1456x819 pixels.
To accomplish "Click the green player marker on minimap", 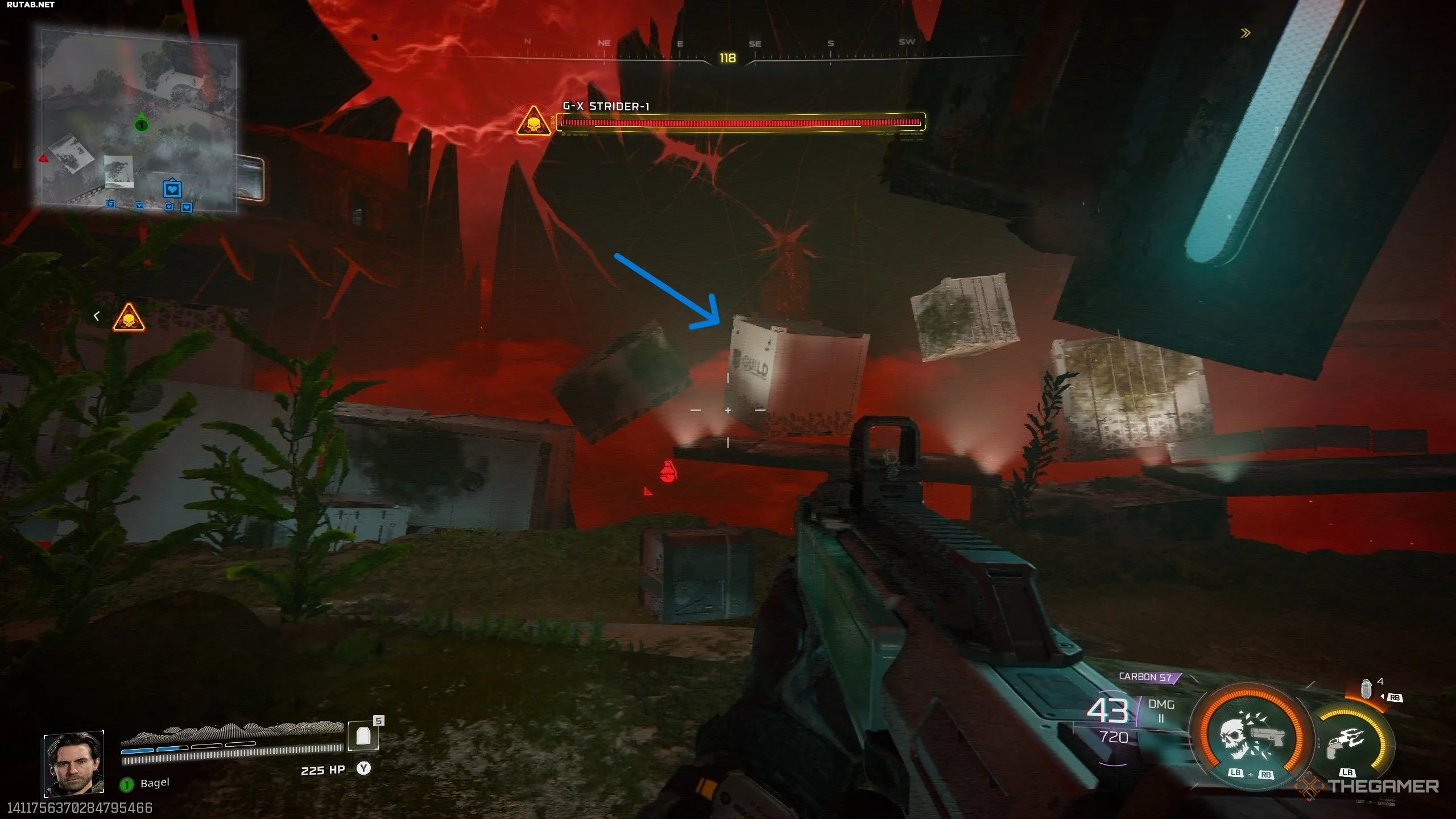I will (141, 125).
